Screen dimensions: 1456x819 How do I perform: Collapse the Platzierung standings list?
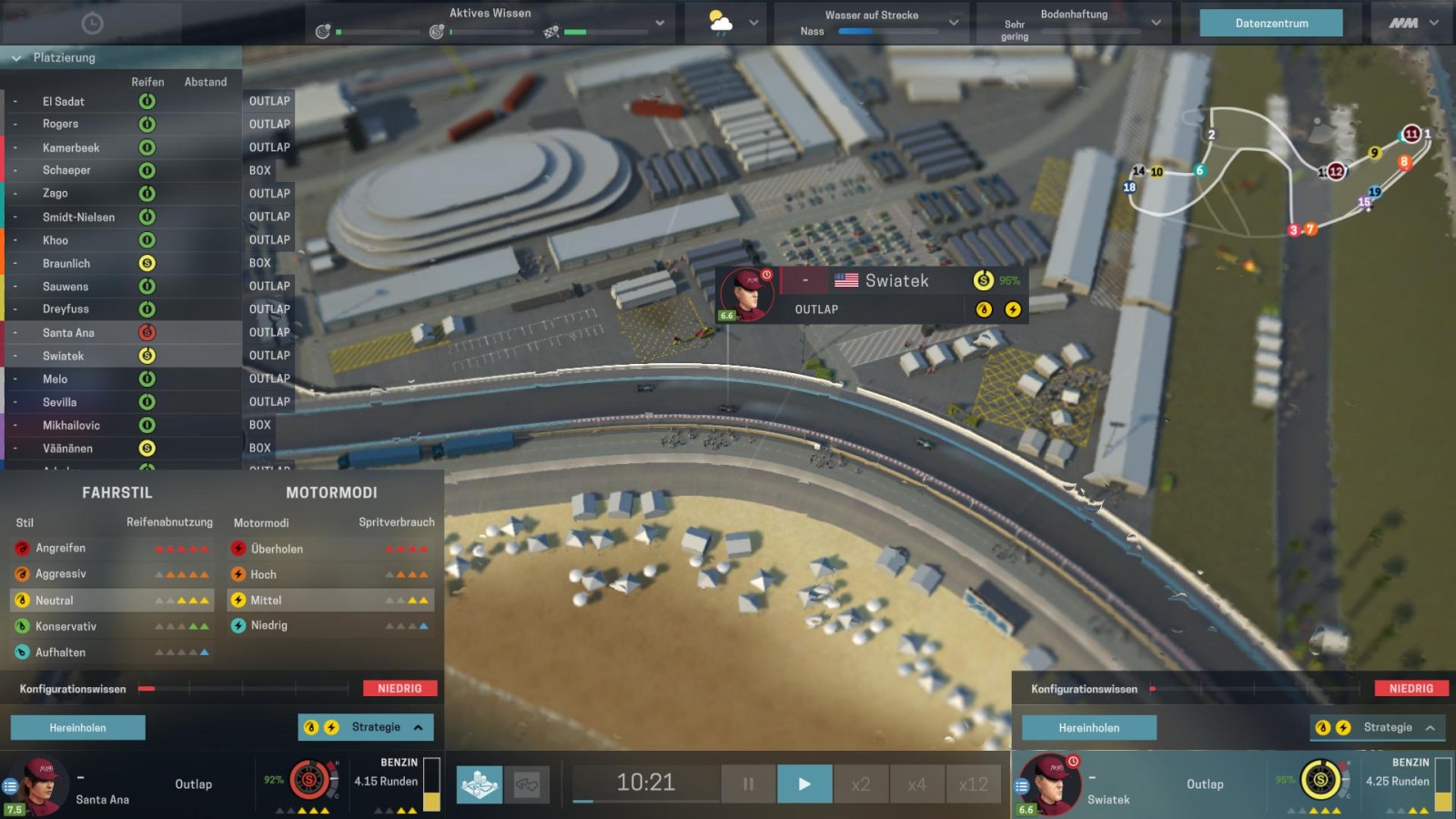(x=16, y=58)
